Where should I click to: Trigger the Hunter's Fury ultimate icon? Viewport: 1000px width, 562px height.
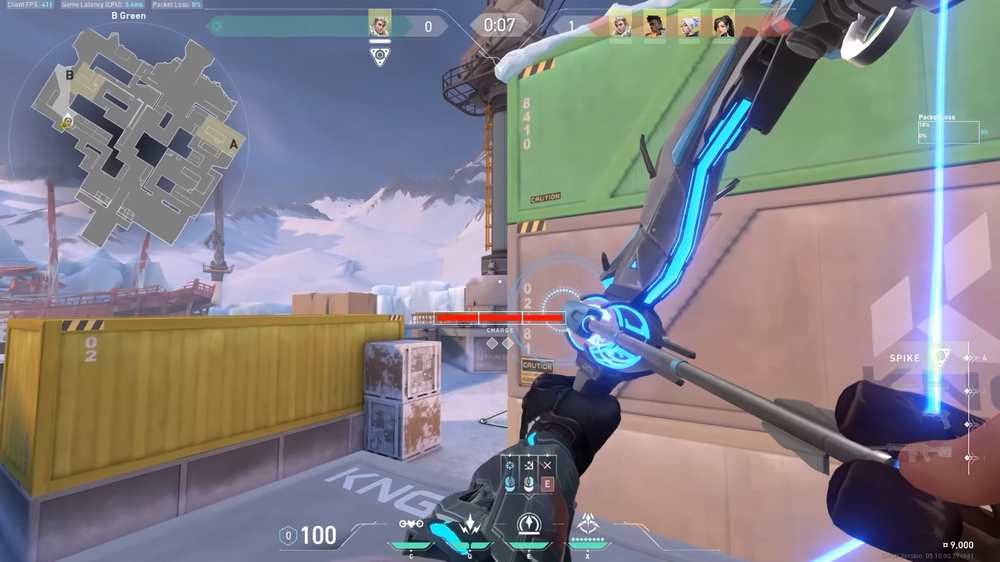tap(587, 523)
